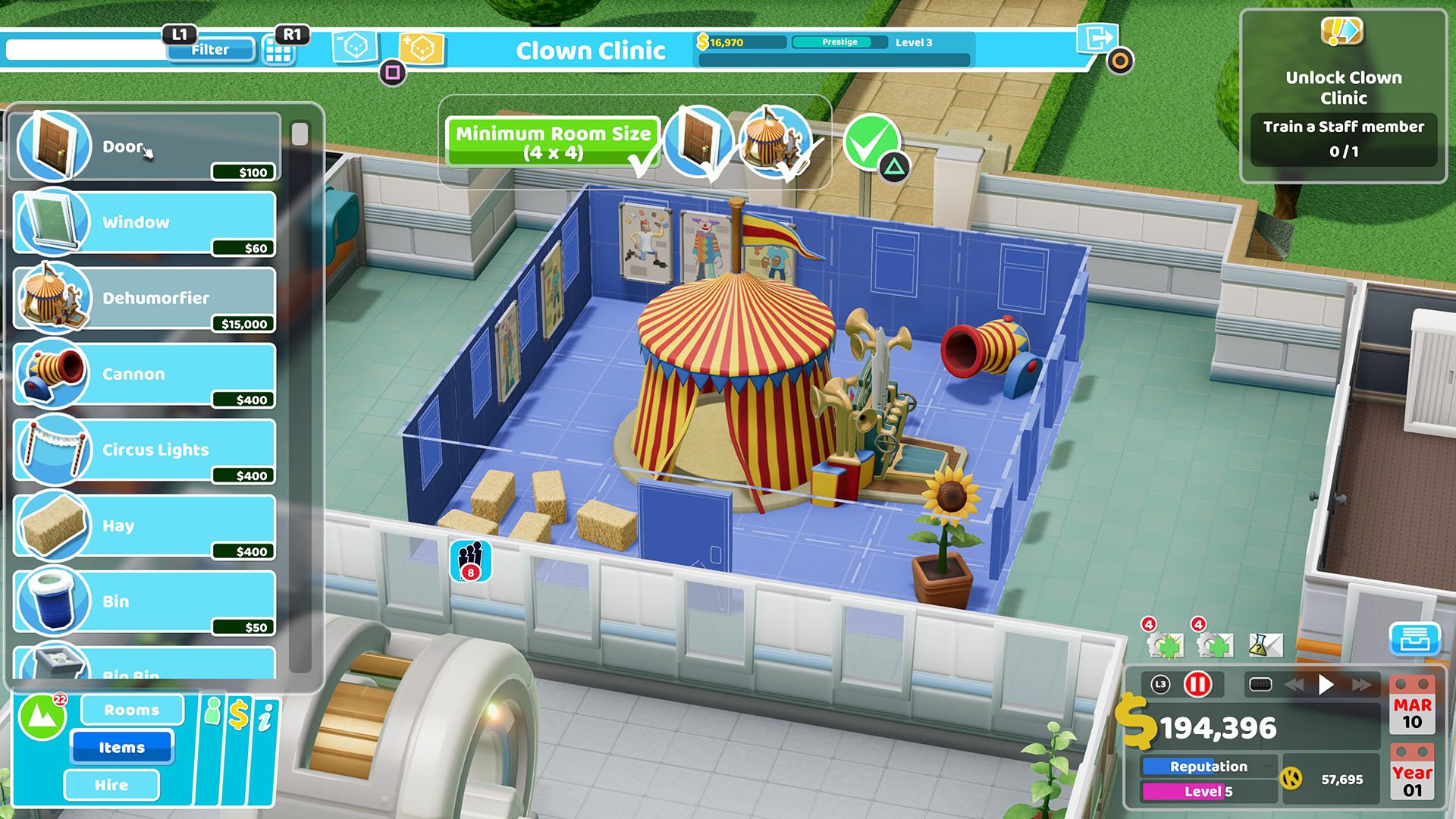Screen dimensions: 1456x819
Task: Select the Cannon item from the list
Action: [144, 374]
